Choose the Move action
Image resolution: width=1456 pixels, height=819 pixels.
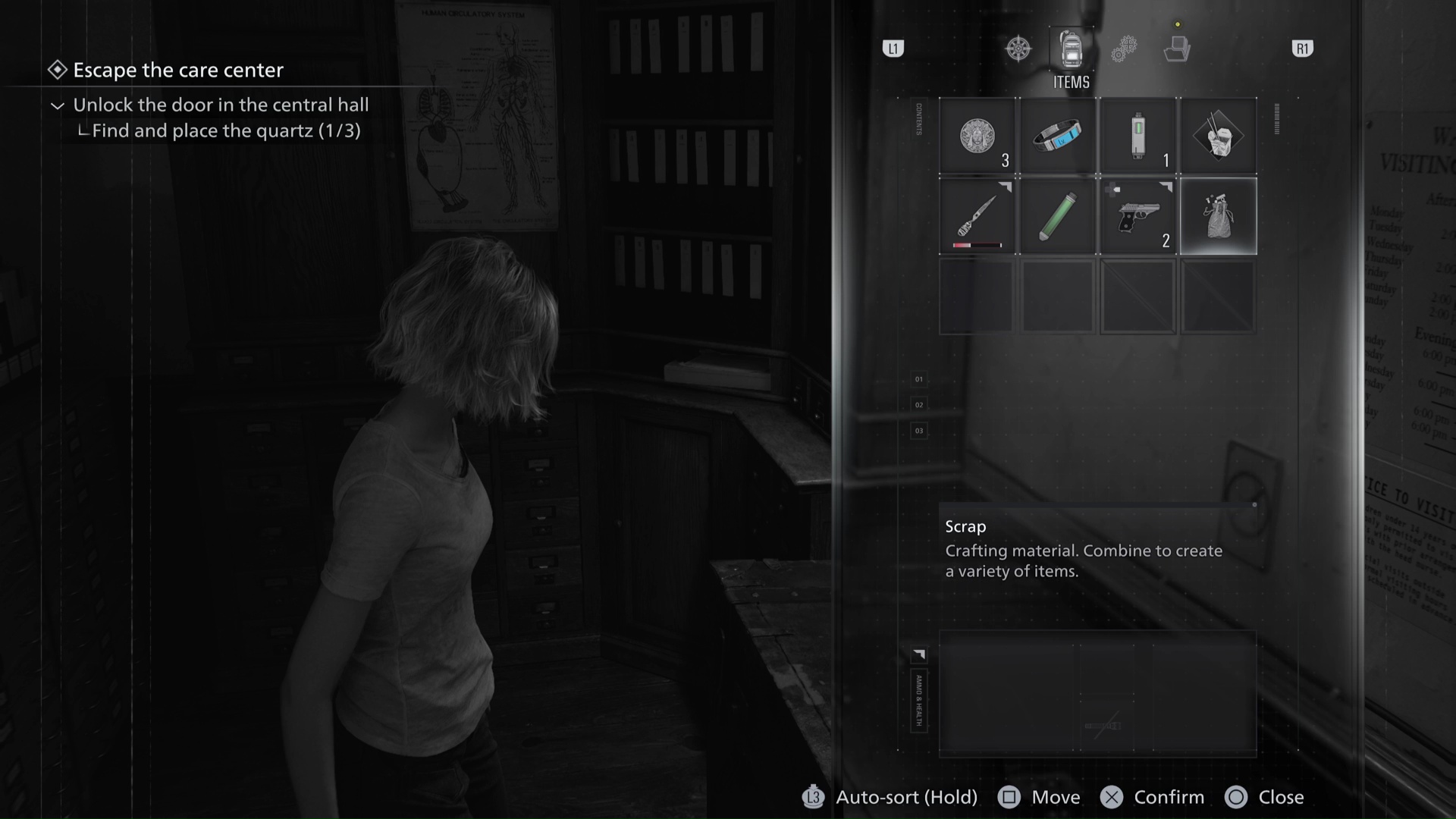coord(1040,797)
